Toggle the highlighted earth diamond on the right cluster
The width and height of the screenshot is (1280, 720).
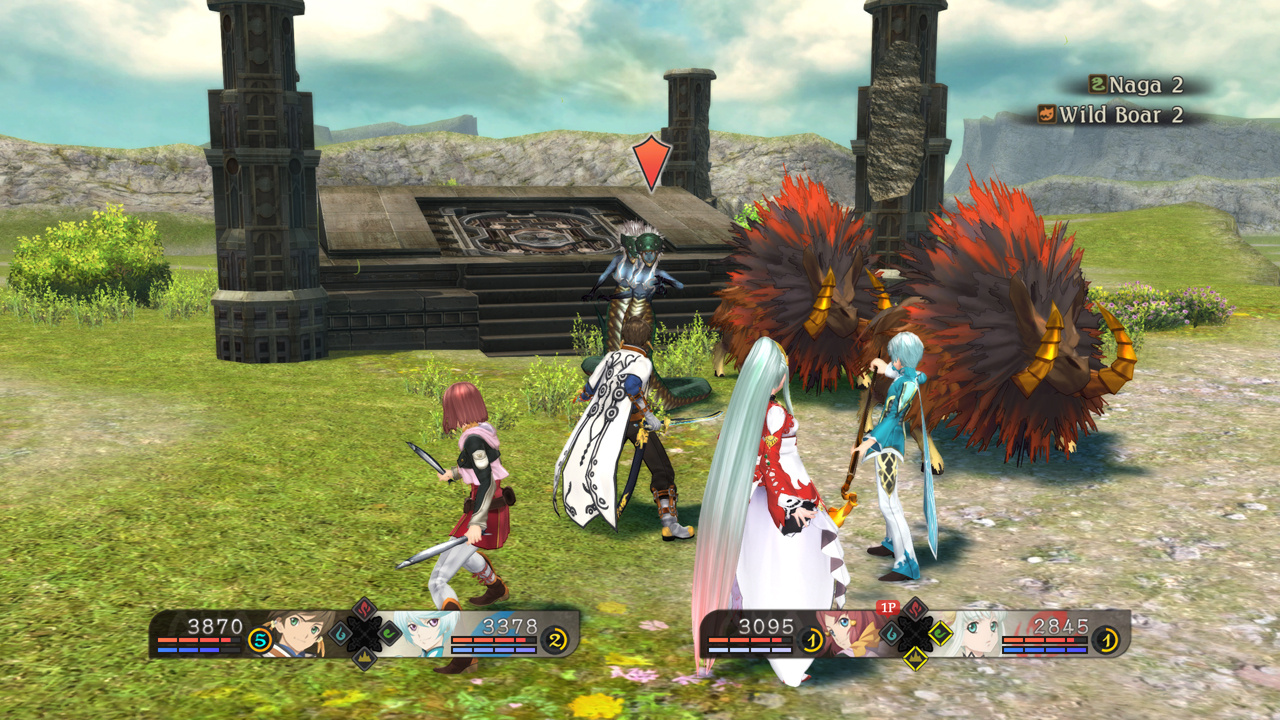point(916,659)
